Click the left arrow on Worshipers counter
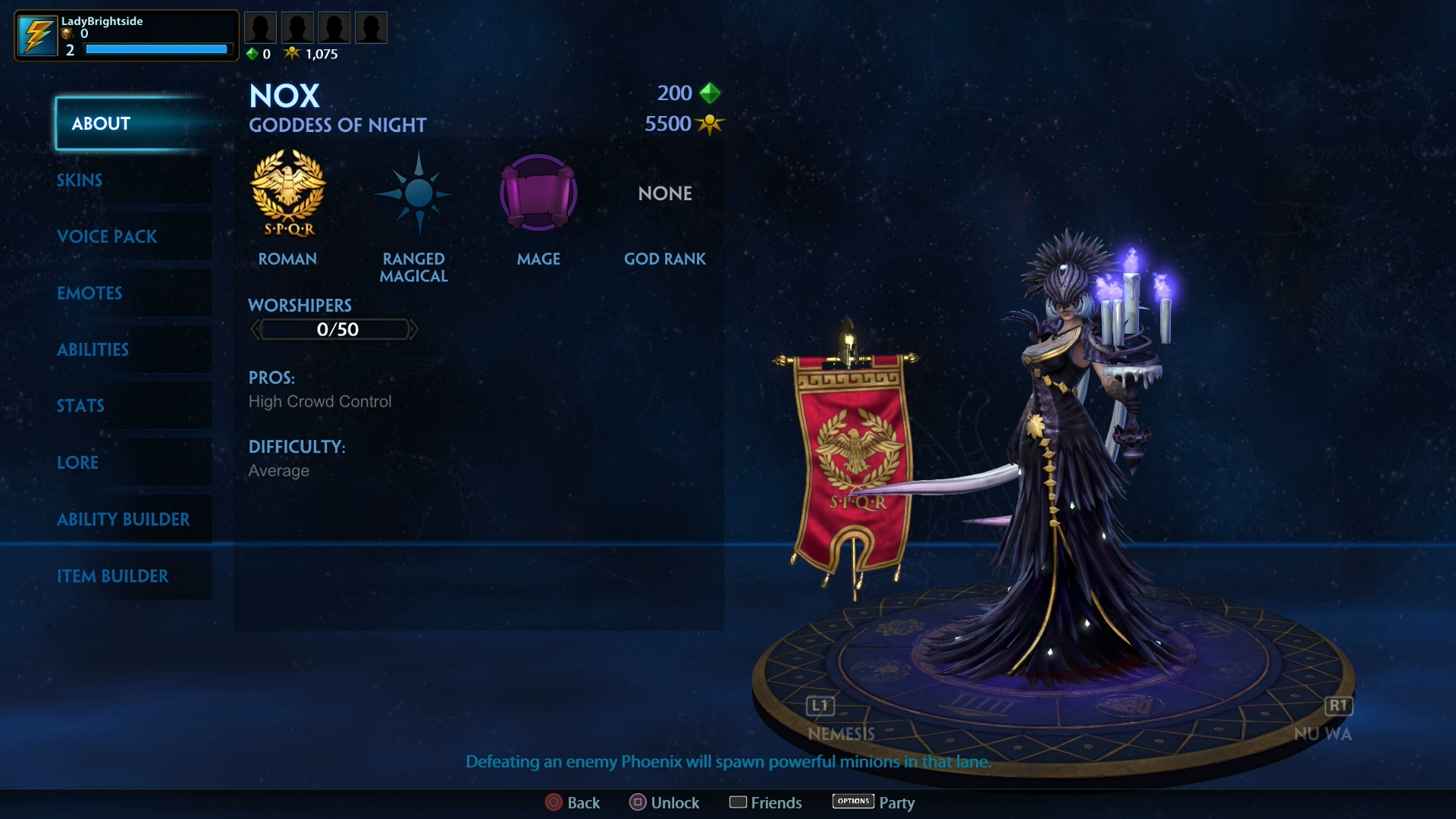This screenshot has height=819, width=1456. pos(255,328)
